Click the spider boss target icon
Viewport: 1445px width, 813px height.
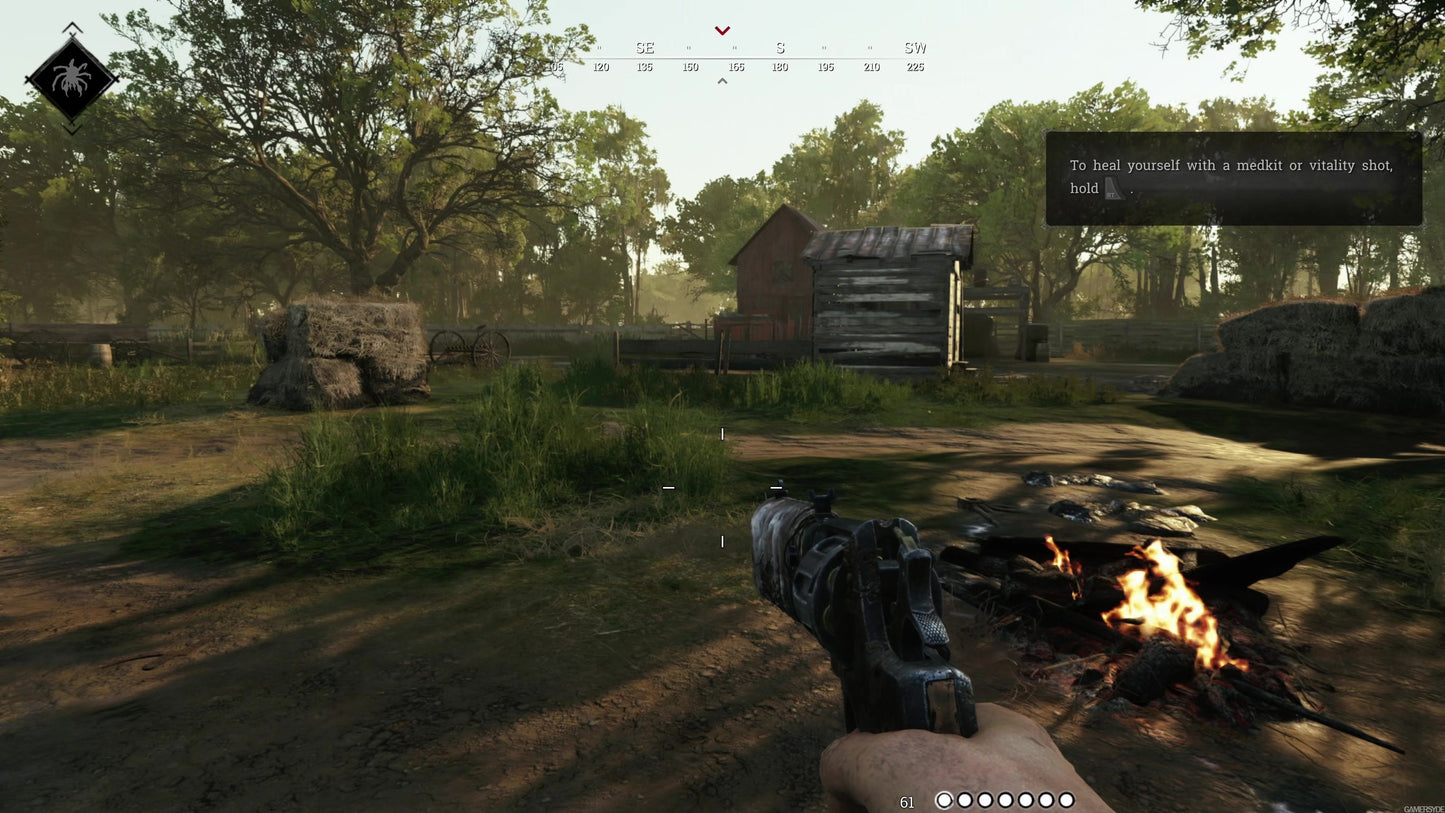point(71,79)
